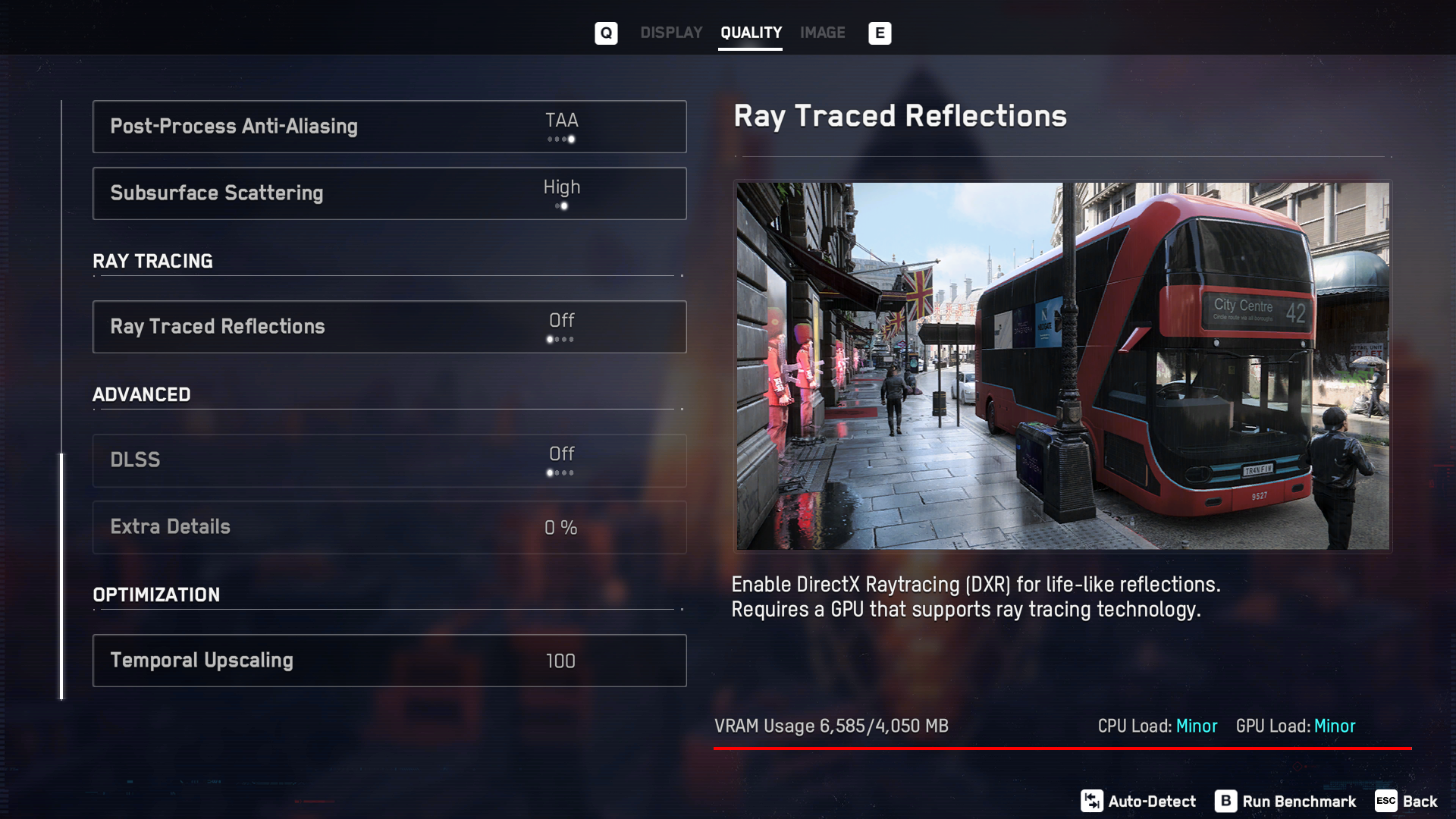
Task: Open the Image tab
Action: [822, 33]
